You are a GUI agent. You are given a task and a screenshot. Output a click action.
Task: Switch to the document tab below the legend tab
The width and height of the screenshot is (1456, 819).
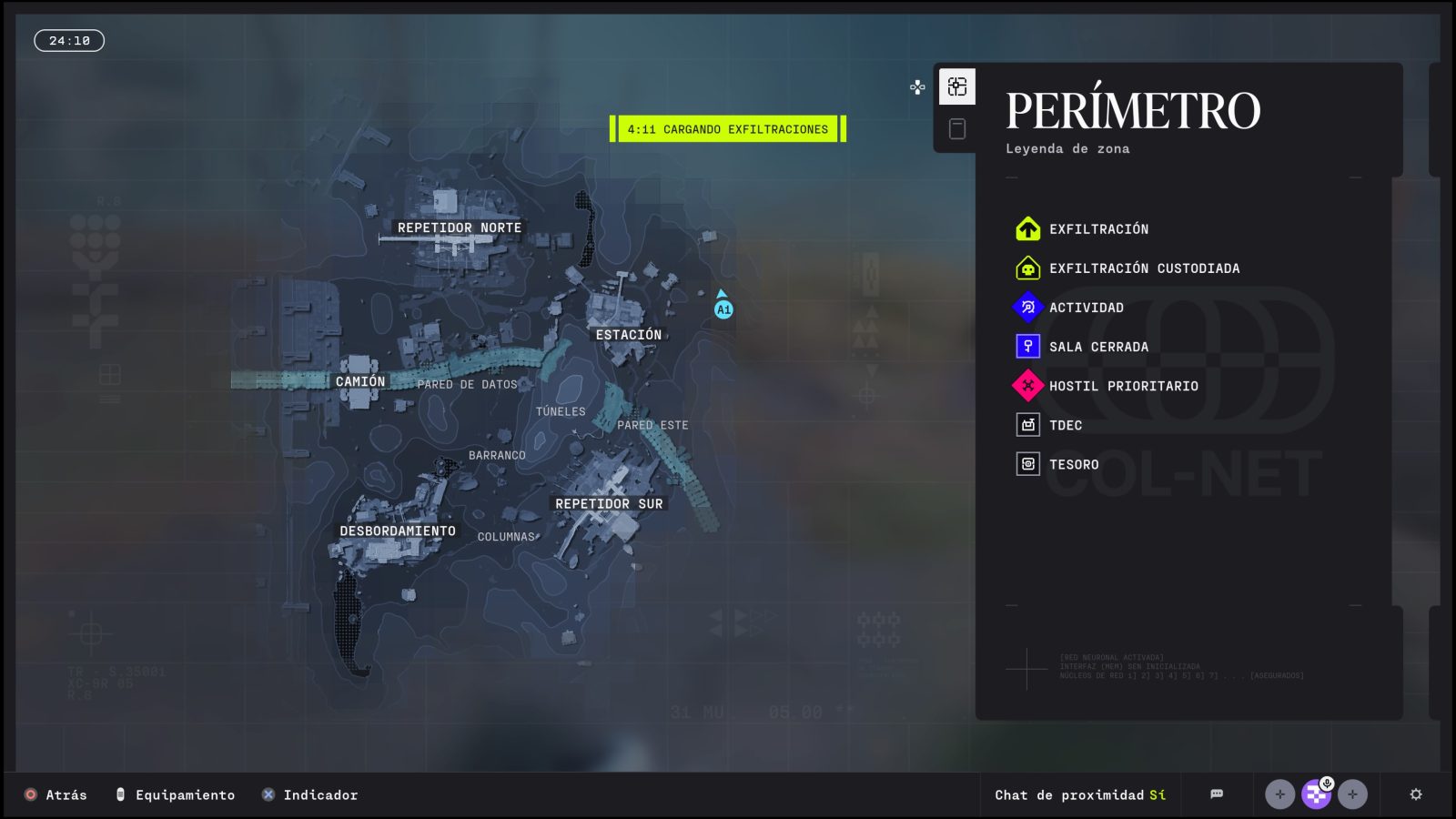click(956, 129)
